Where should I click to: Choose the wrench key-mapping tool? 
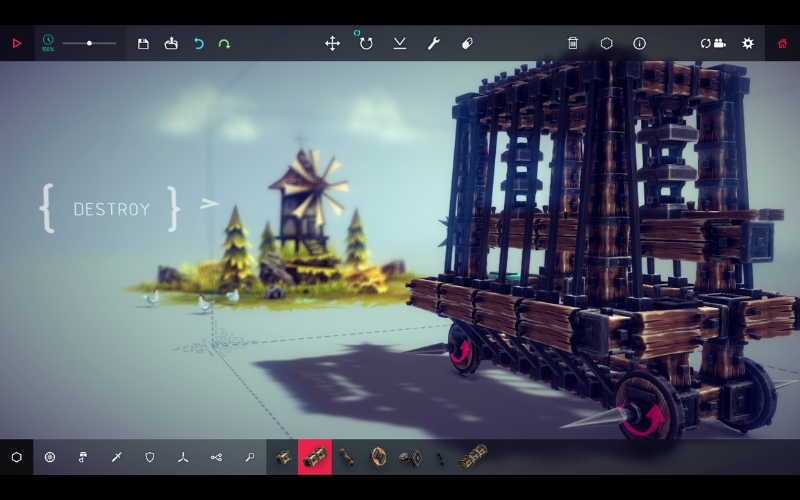(433, 43)
